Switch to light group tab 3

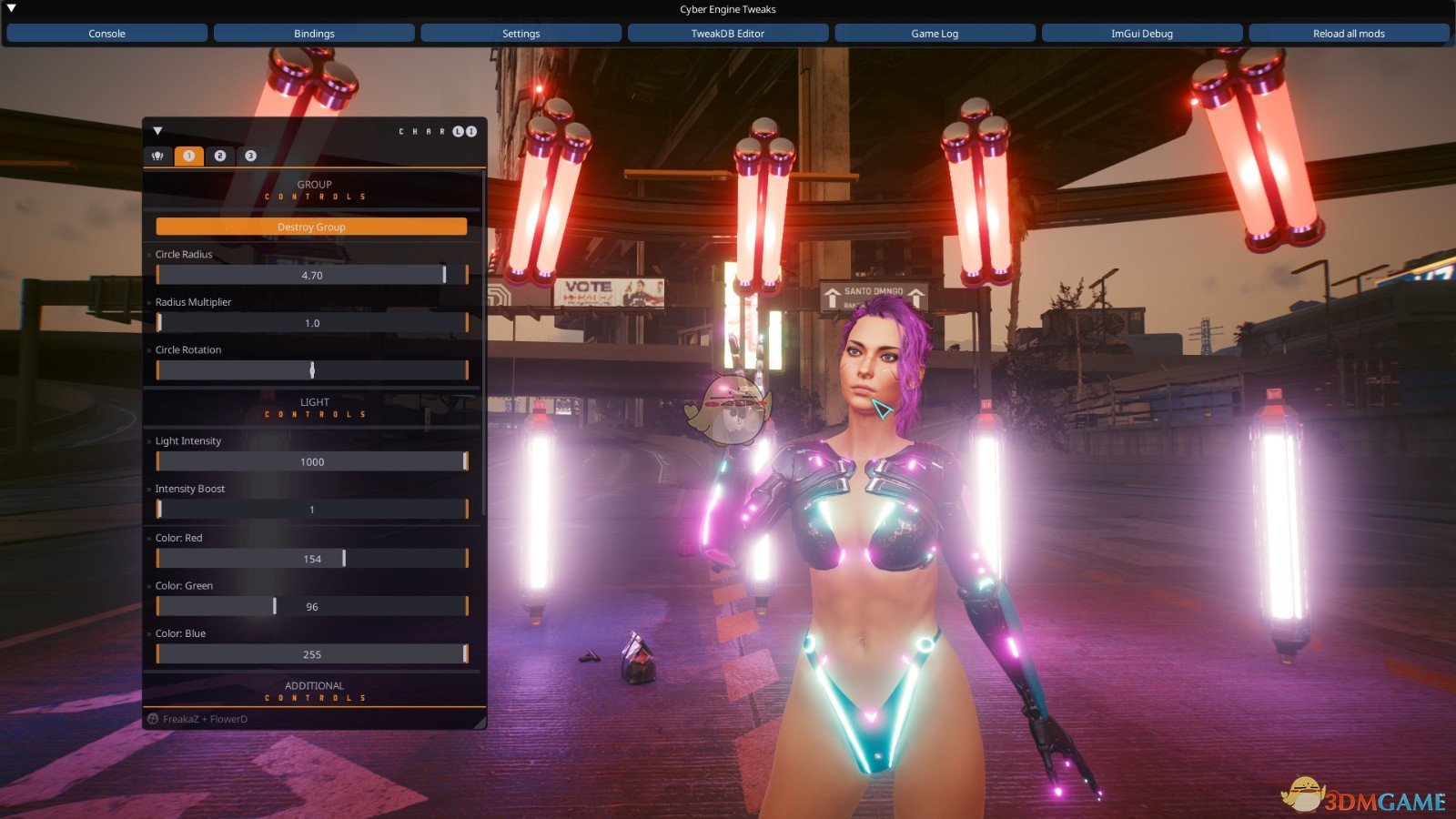click(250, 156)
